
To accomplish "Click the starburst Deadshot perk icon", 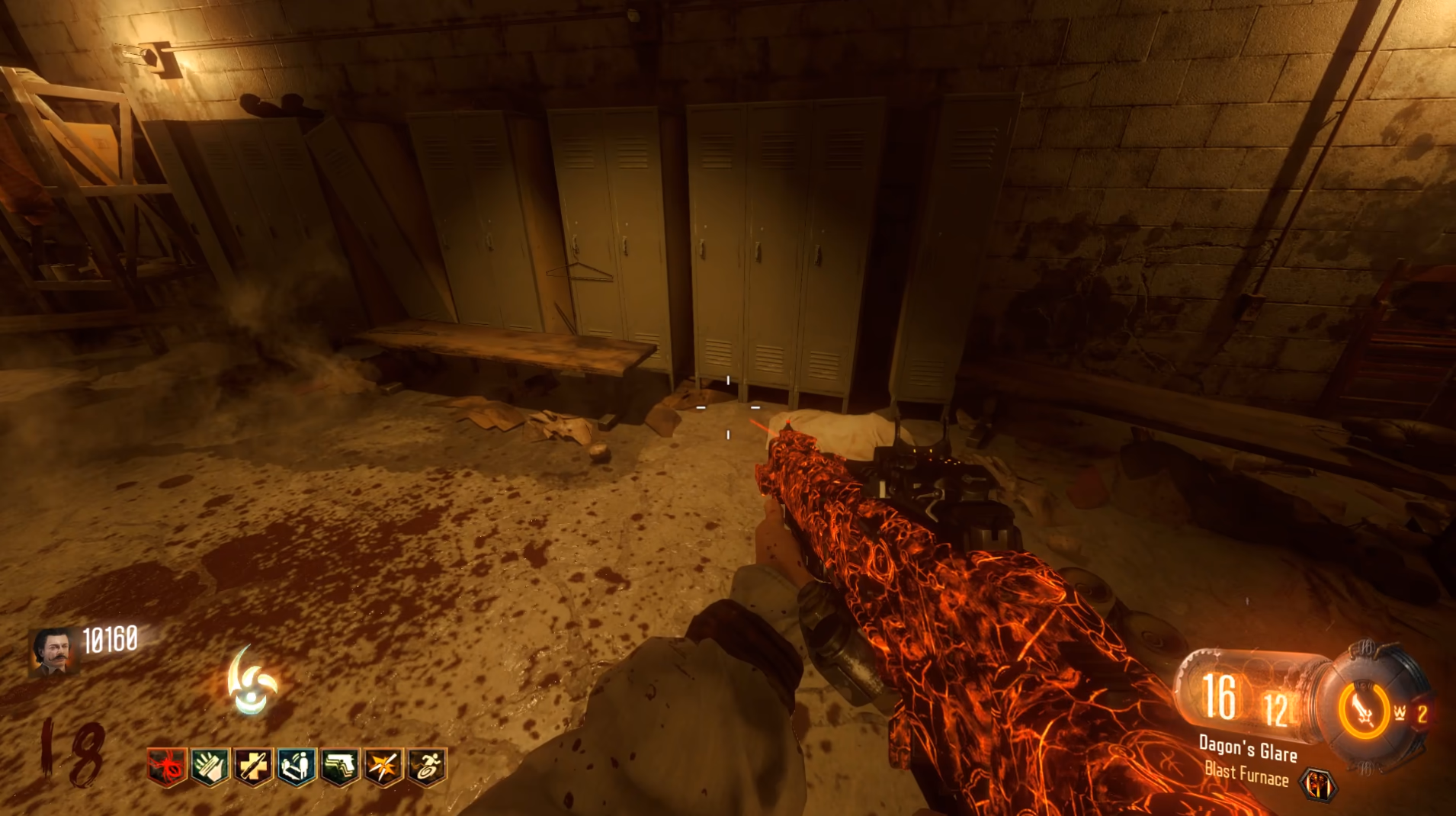I will pos(383,766).
